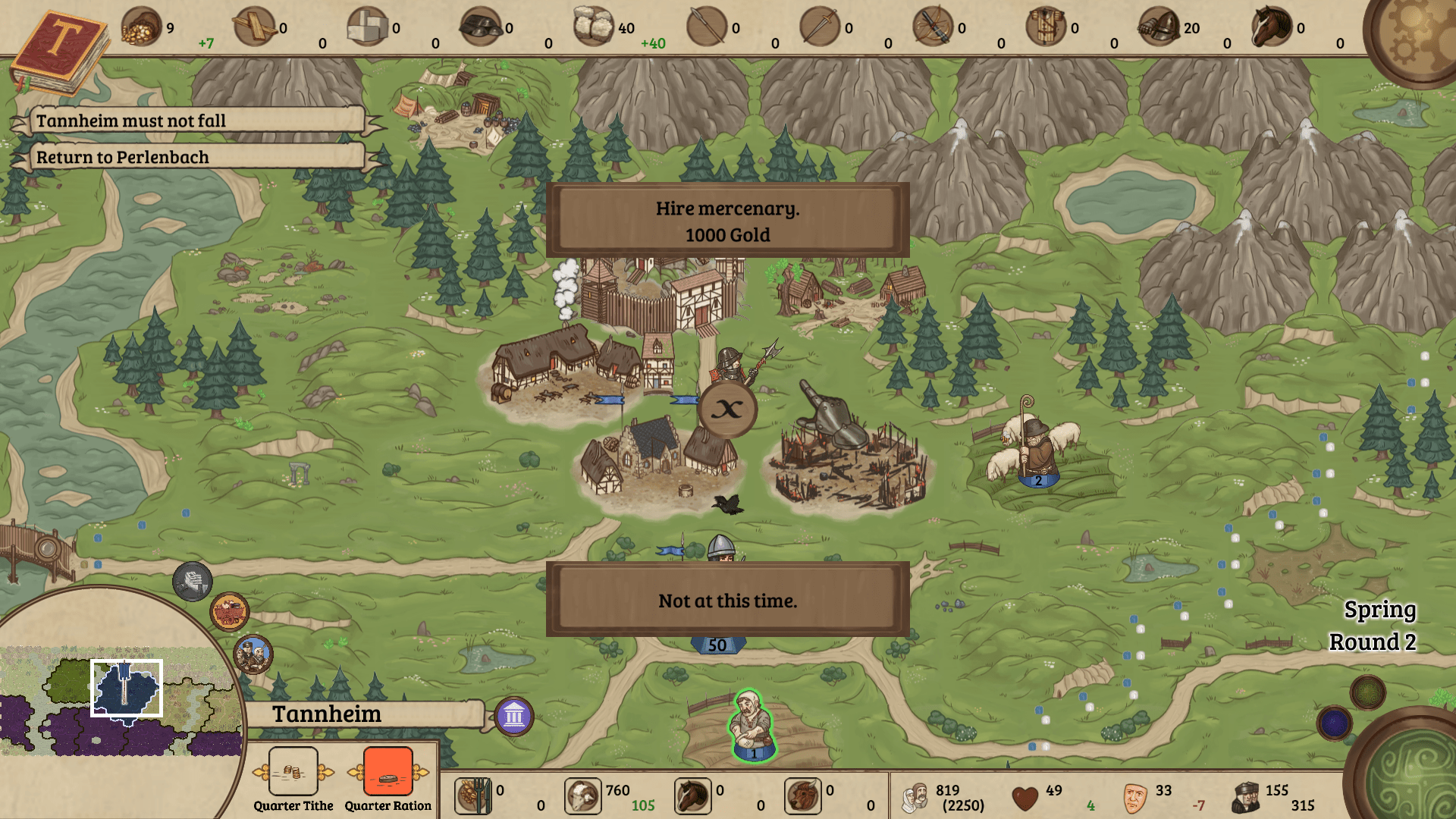Cancel the action using the X shield marker
The height and width of the screenshot is (819, 1456).
click(x=726, y=409)
